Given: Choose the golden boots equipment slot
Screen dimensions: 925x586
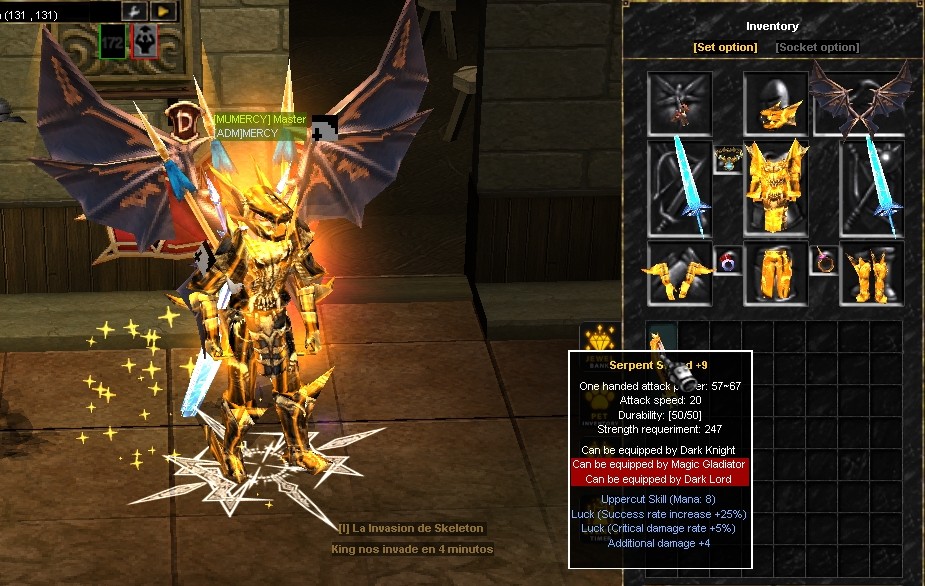Looking at the screenshot, I should [x=871, y=273].
